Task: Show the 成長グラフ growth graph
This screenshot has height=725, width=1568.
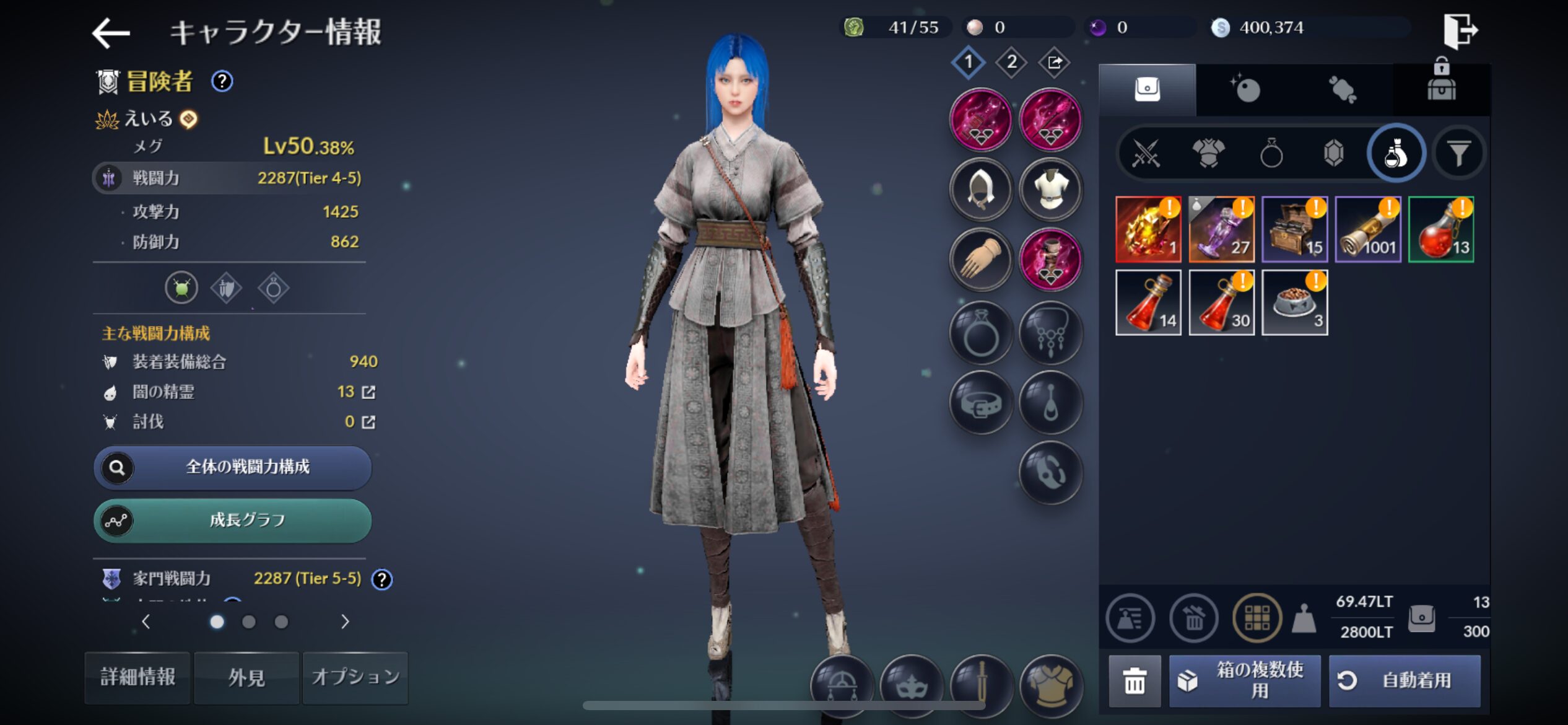Action: click(x=233, y=521)
